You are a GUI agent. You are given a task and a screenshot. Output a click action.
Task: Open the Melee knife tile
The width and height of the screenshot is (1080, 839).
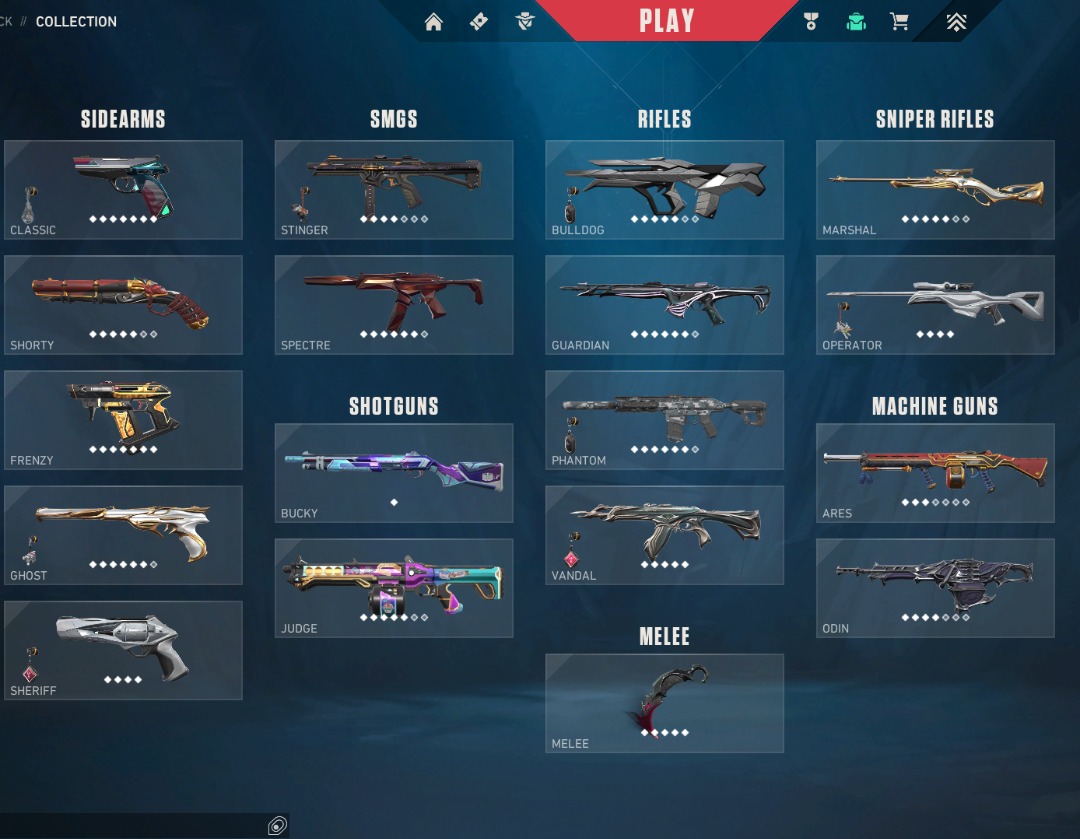pos(664,703)
